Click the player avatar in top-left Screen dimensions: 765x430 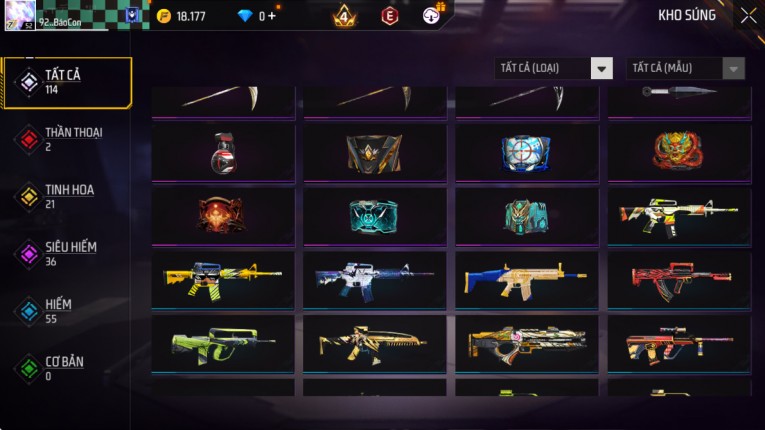20,15
